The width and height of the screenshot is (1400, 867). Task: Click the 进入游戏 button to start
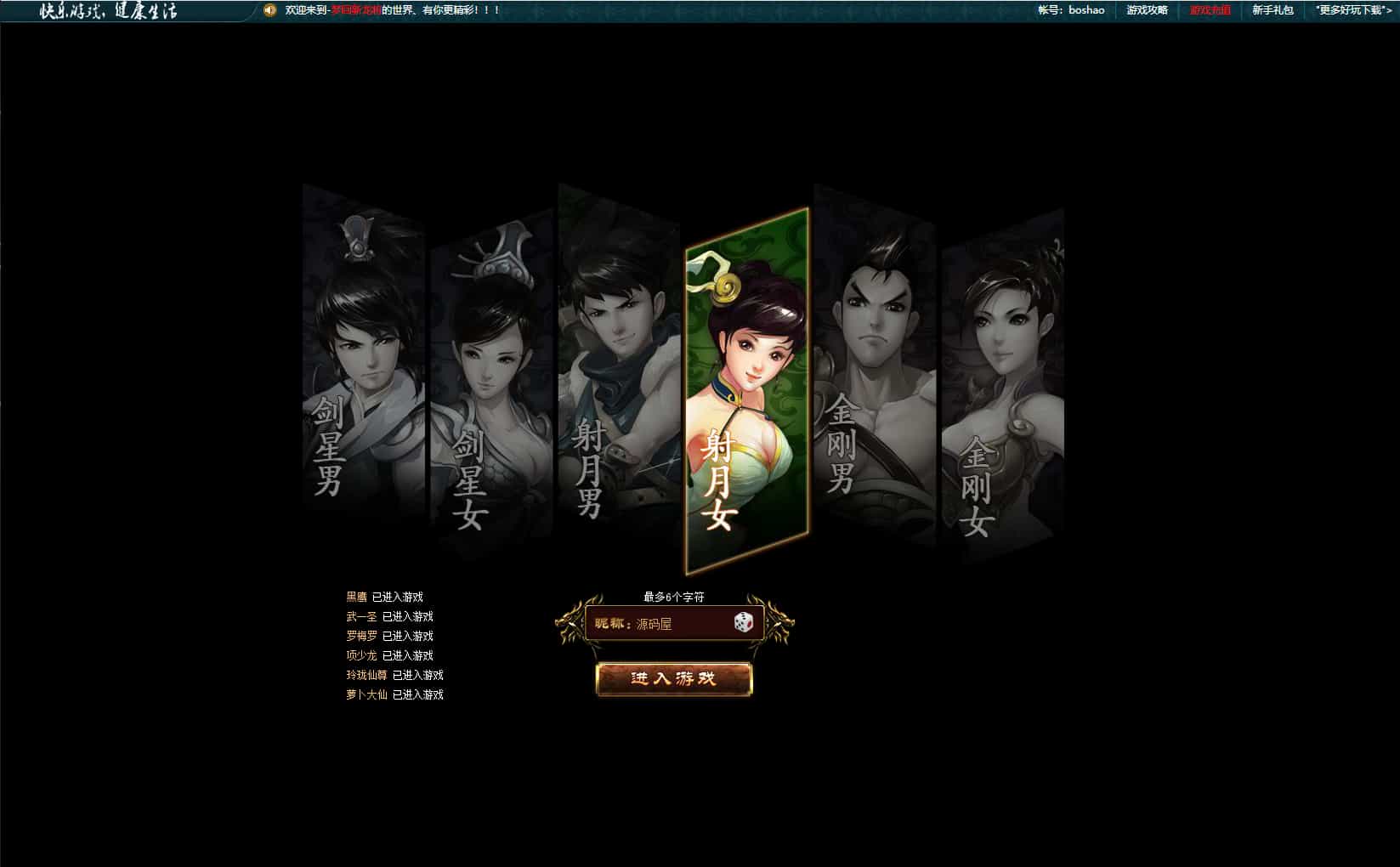point(674,679)
